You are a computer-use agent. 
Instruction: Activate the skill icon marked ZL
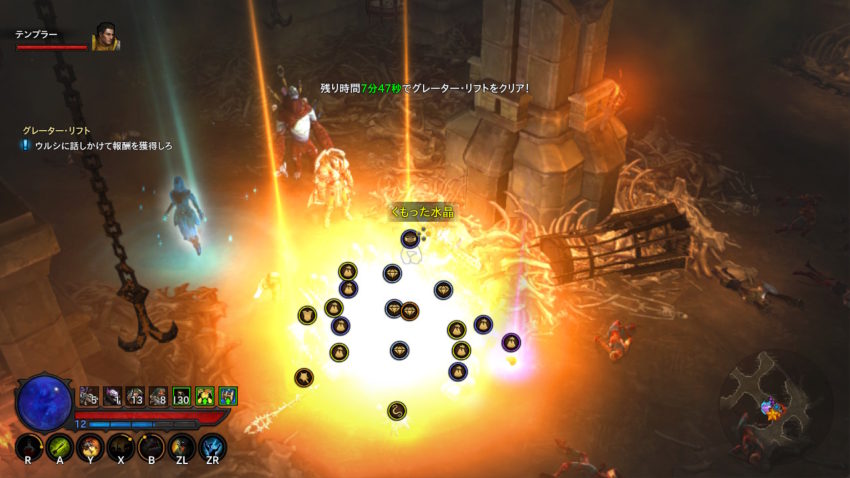[182, 447]
